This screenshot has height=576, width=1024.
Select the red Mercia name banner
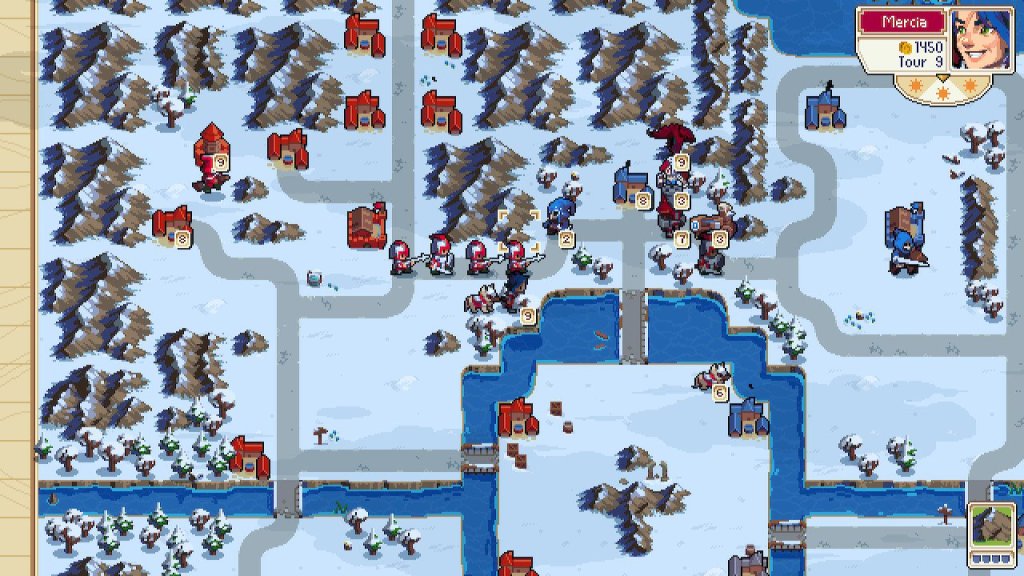pyautogui.click(x=900, y=21)
